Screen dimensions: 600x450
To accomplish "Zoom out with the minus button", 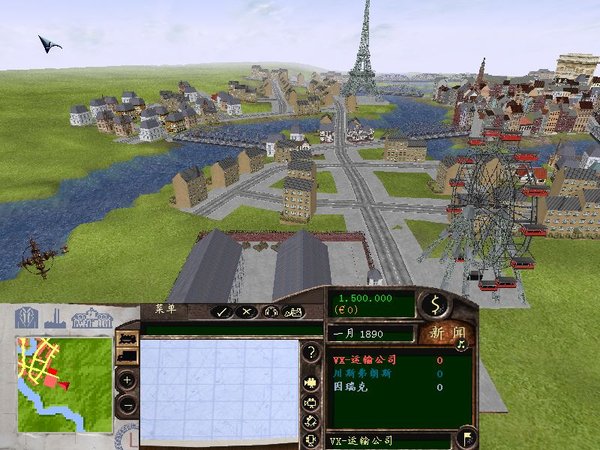I will tap(127, 405).
